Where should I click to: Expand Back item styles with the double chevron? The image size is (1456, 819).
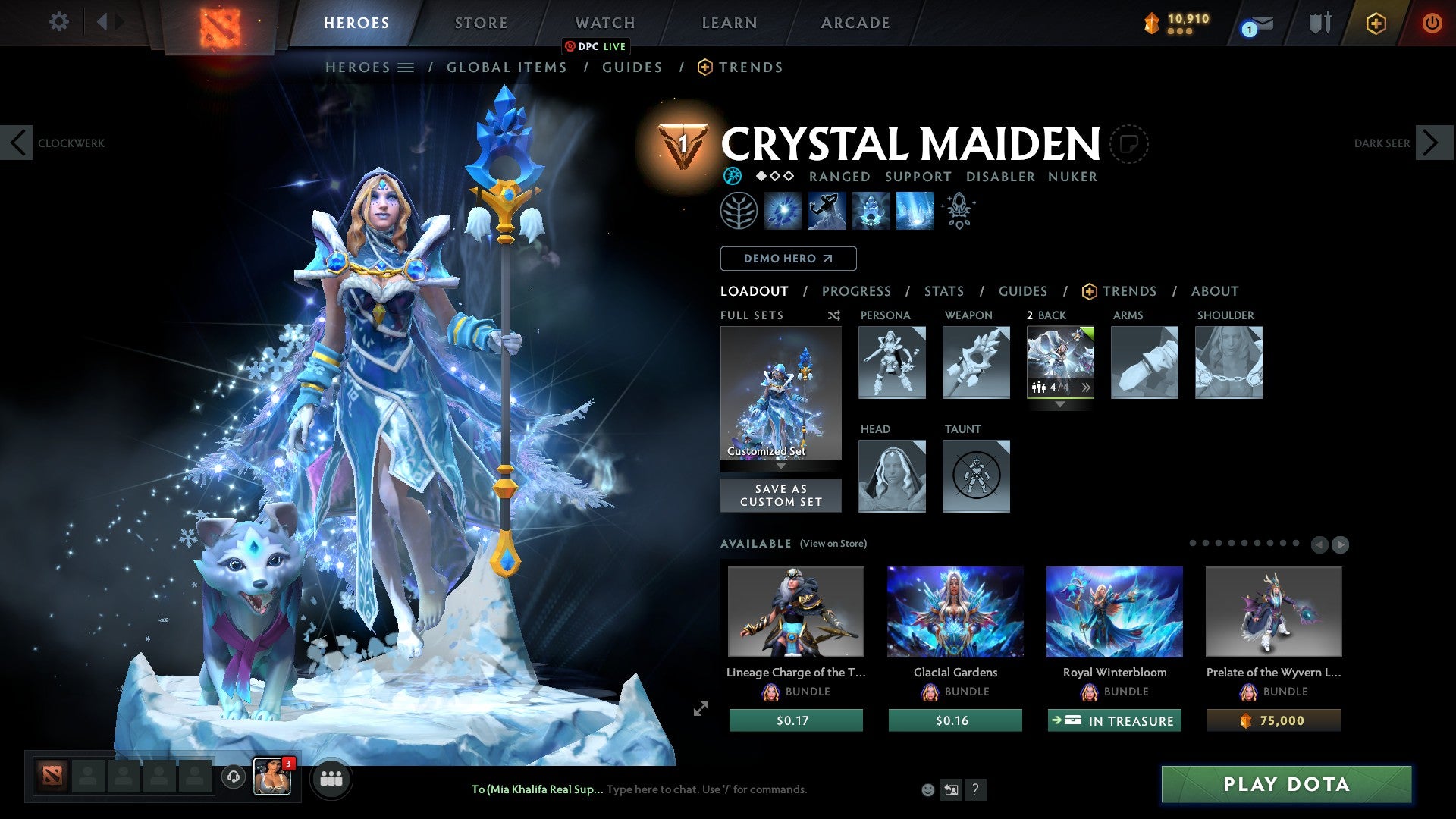(1087, 387)
